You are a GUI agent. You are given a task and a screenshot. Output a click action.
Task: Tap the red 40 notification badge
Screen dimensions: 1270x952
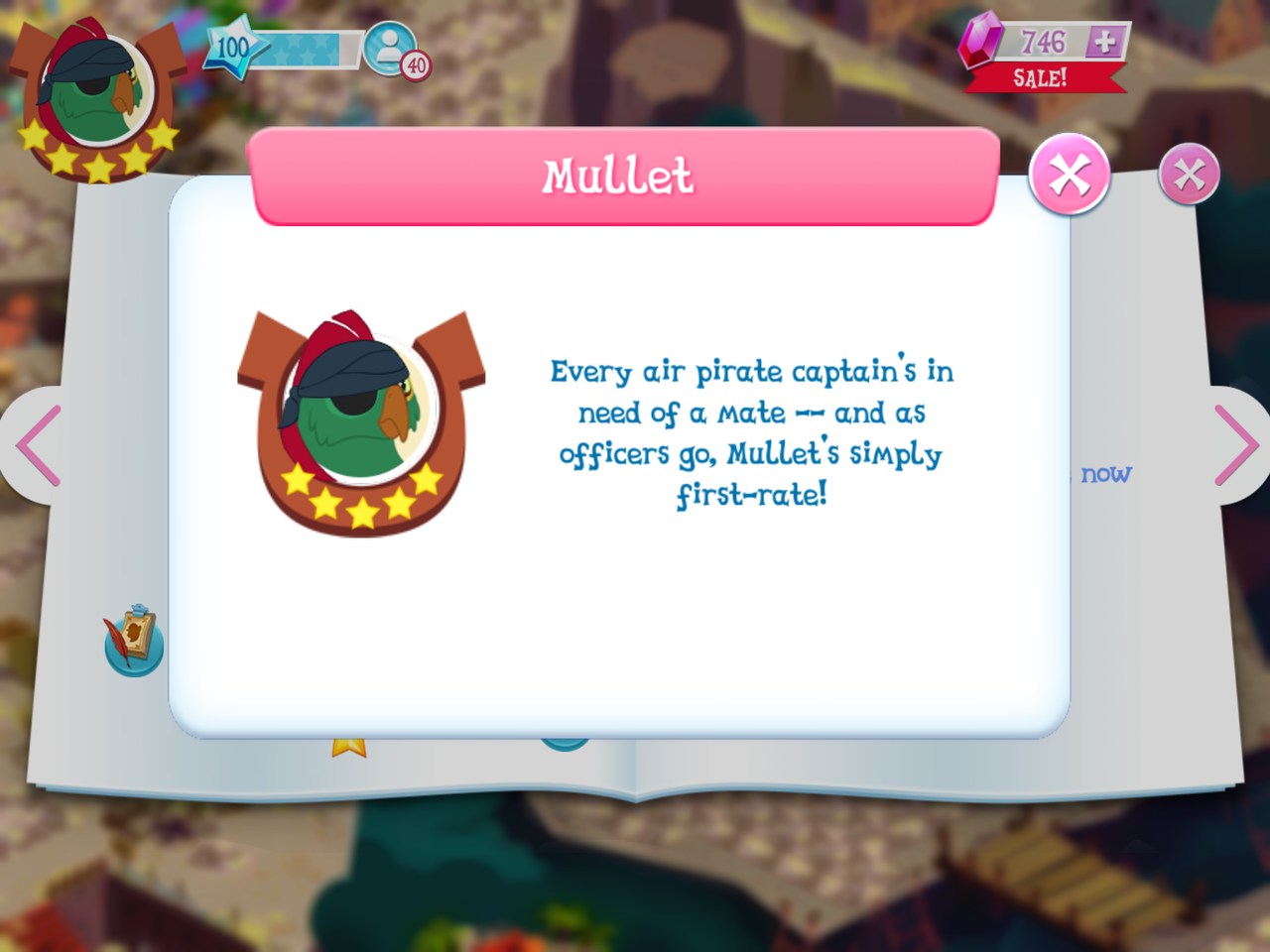pyautogui.click(x=417, y=67)
